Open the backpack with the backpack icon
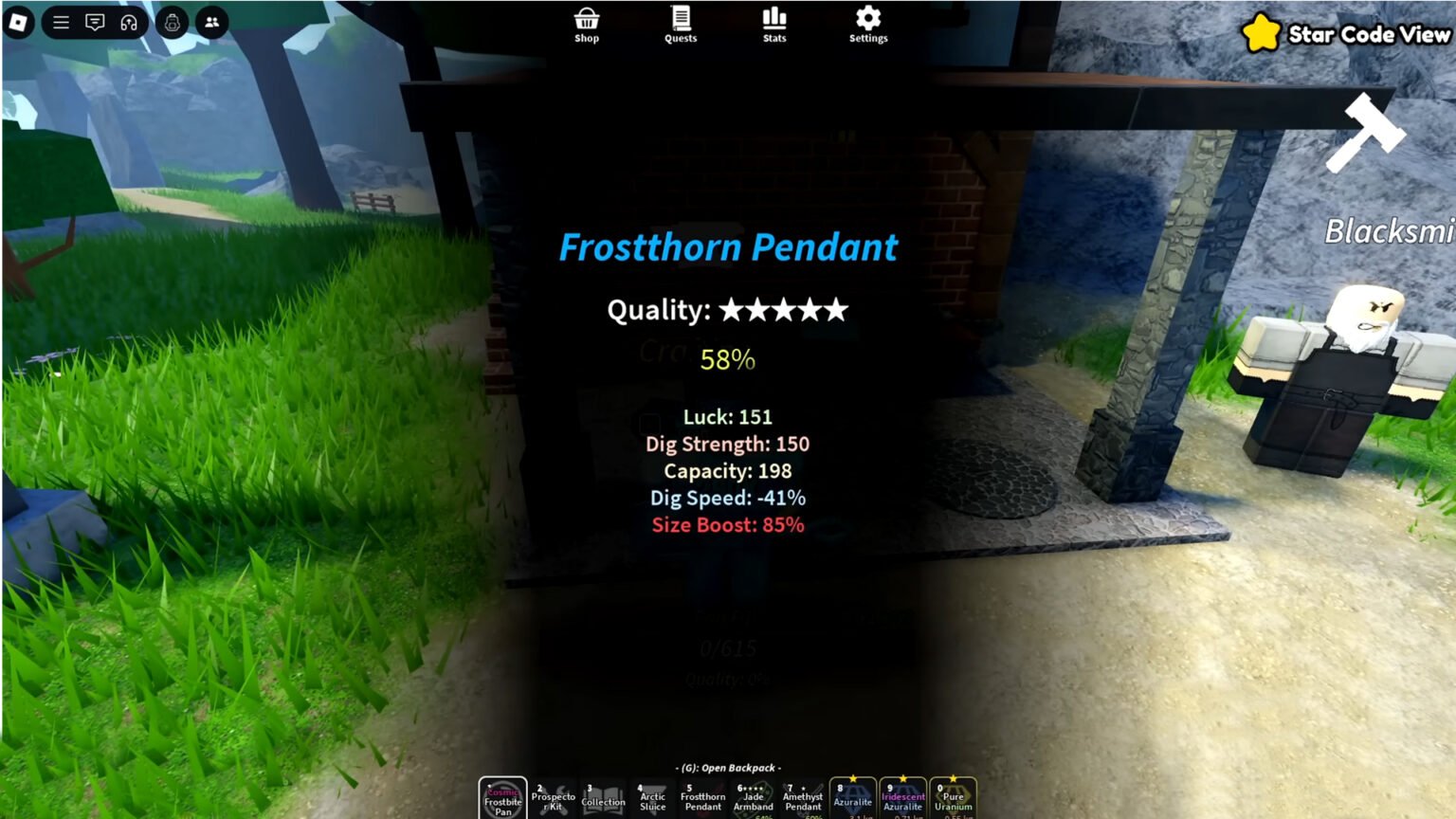Image resolution: width=1456 pixels, height=819 pixels. pos(173,23)
